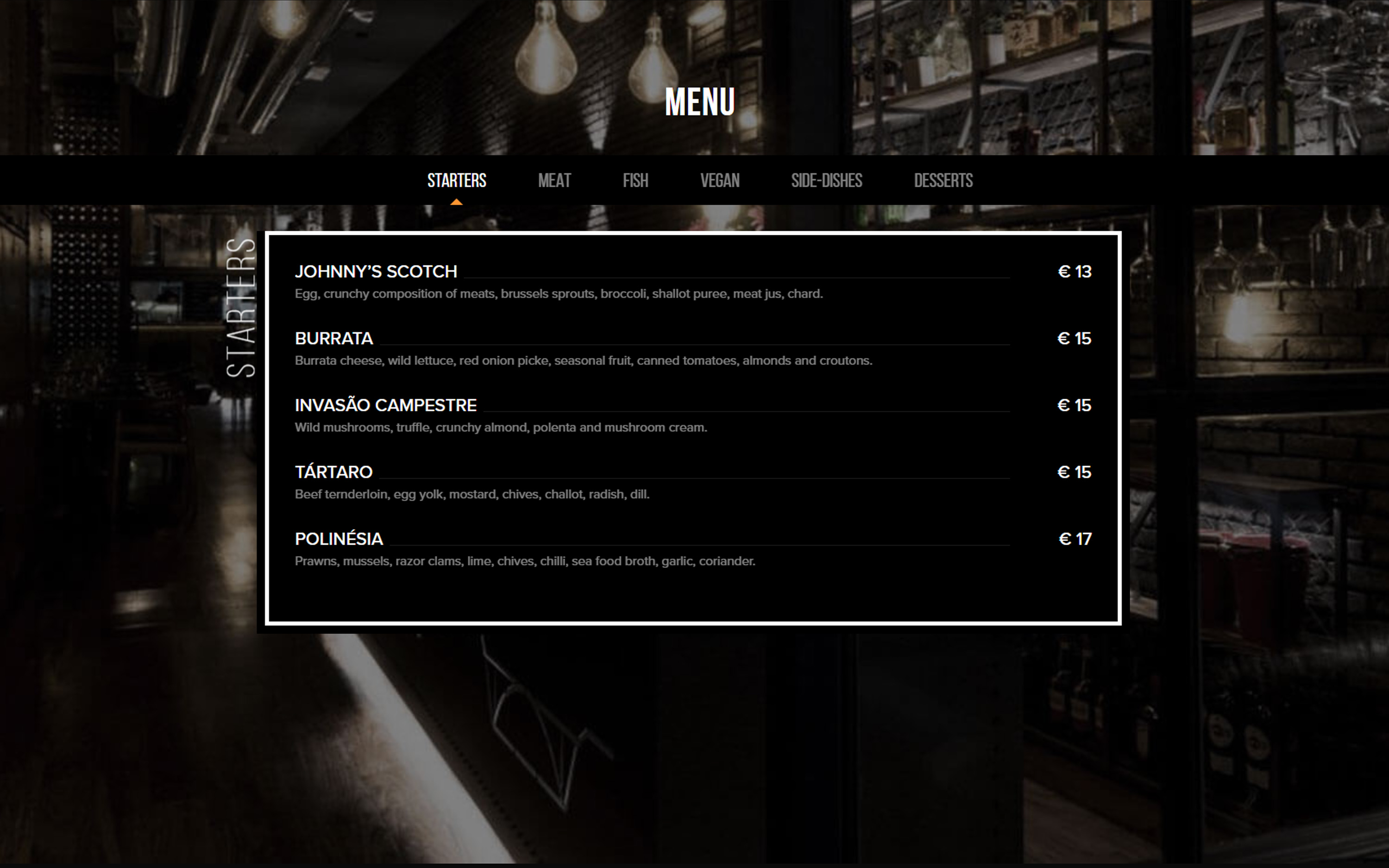View the Desserts tab
1389x868 pixels.
pos(943,181)
